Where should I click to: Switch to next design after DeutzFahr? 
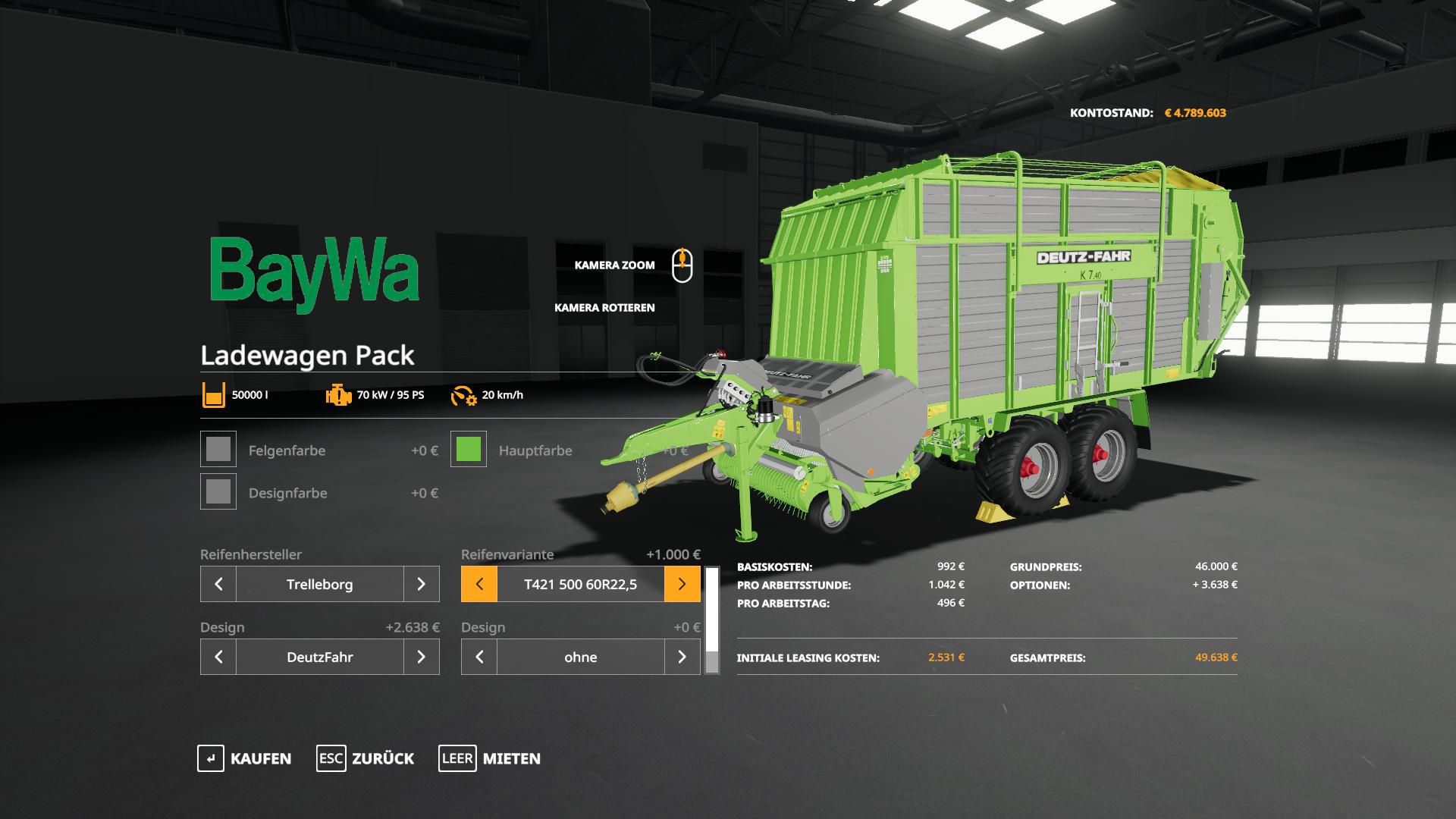pos(421,657)
